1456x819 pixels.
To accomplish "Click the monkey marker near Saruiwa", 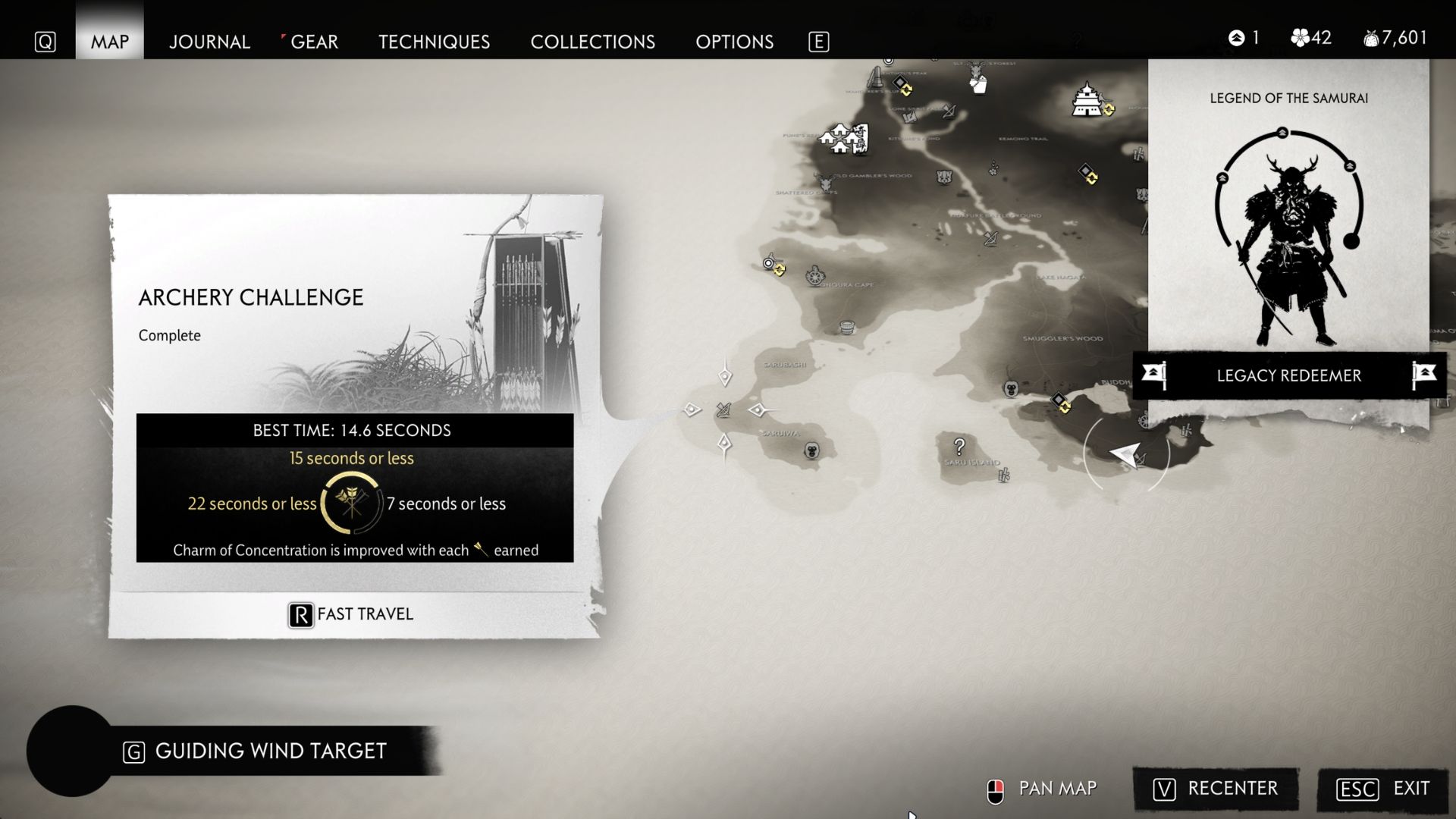I will tap(812, 451).
